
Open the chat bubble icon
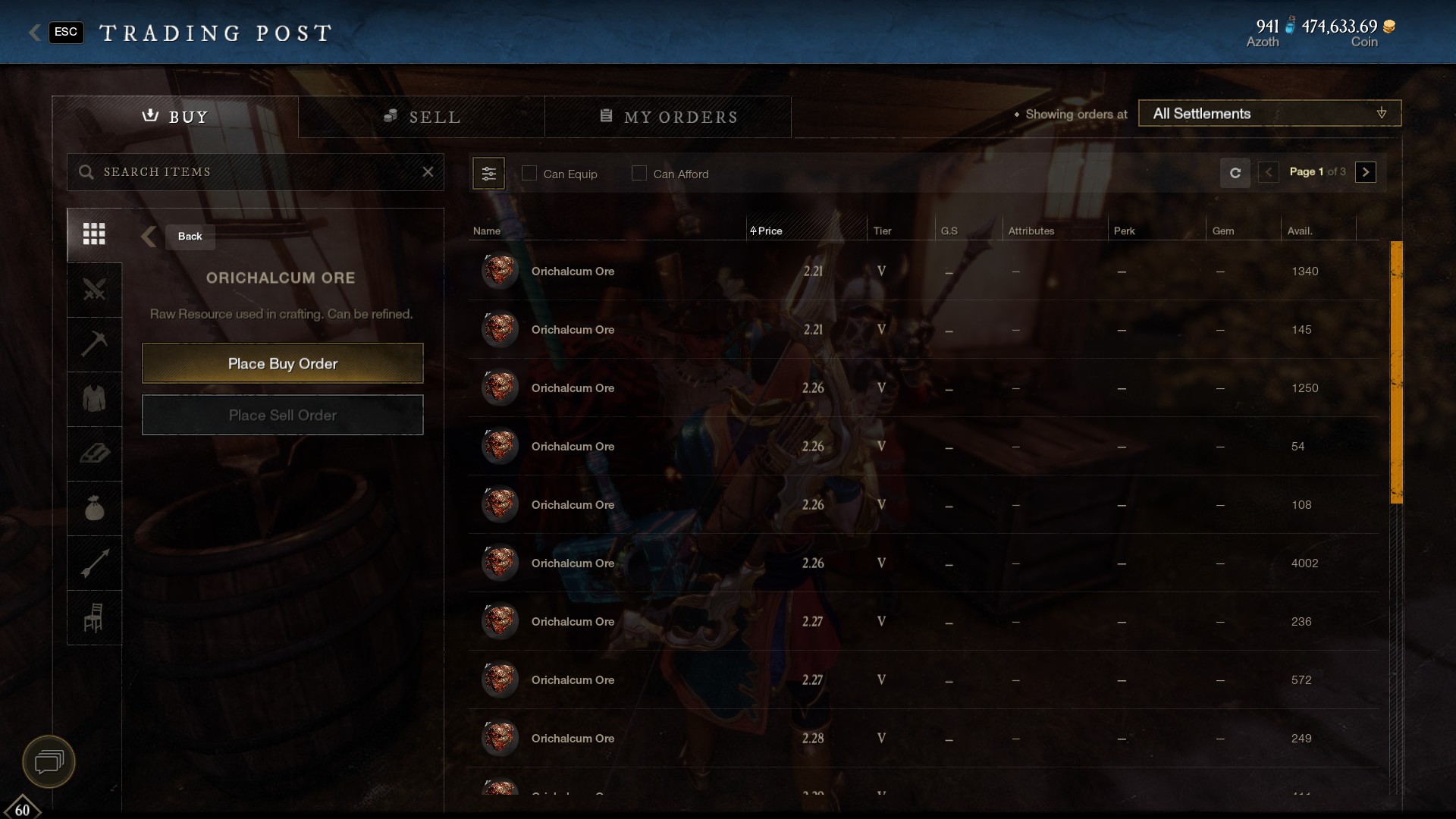point(48,761)
